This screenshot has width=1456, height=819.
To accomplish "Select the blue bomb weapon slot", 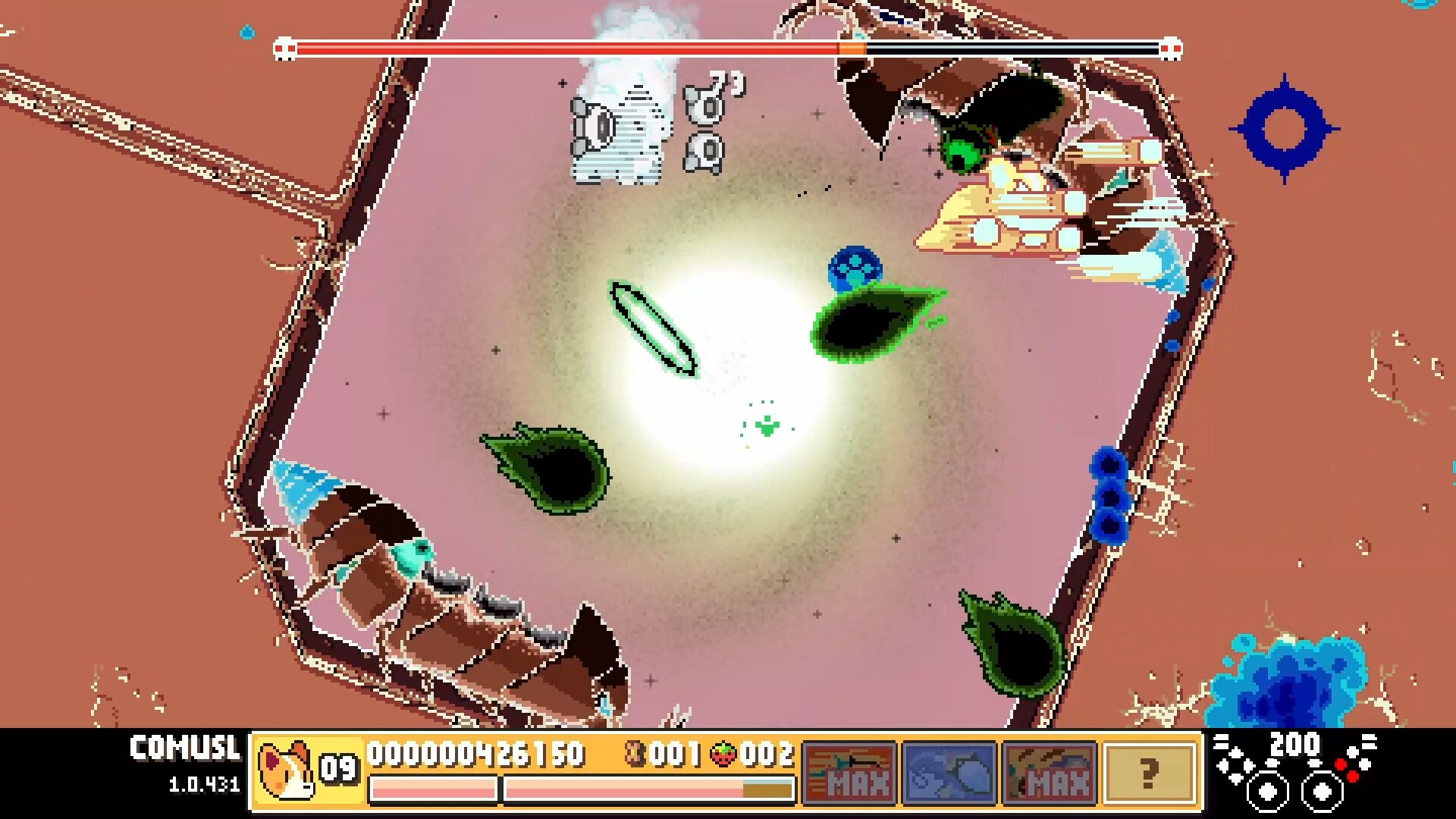I will [949, 772].
